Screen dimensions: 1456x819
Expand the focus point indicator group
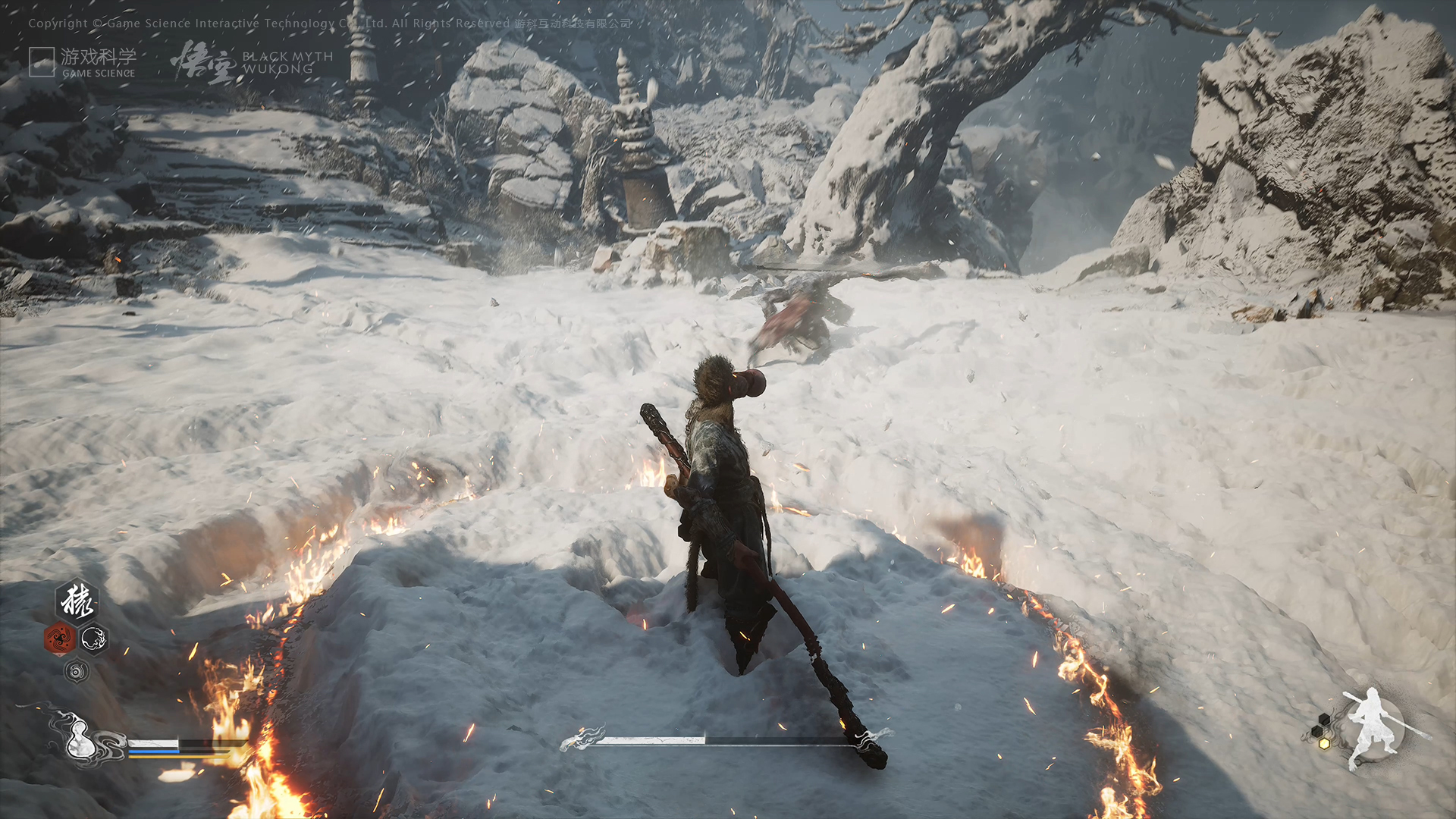1321,731
